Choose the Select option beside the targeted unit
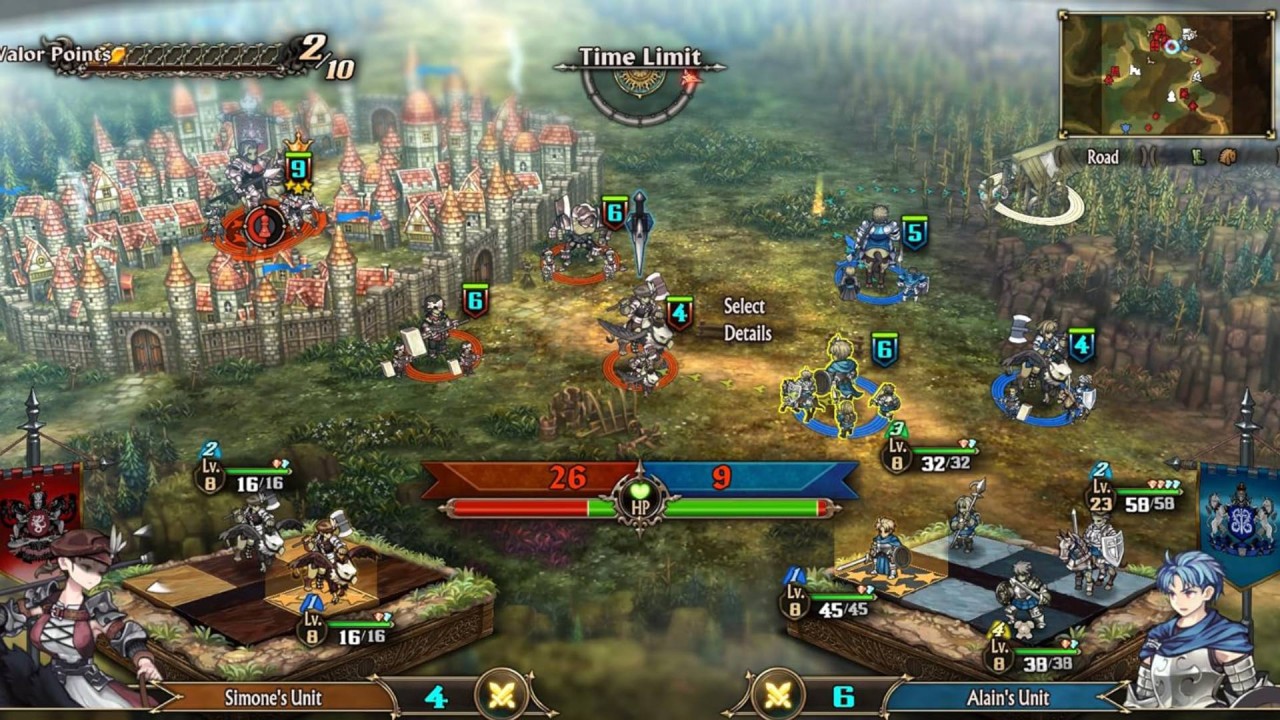 tap(744, 306)
